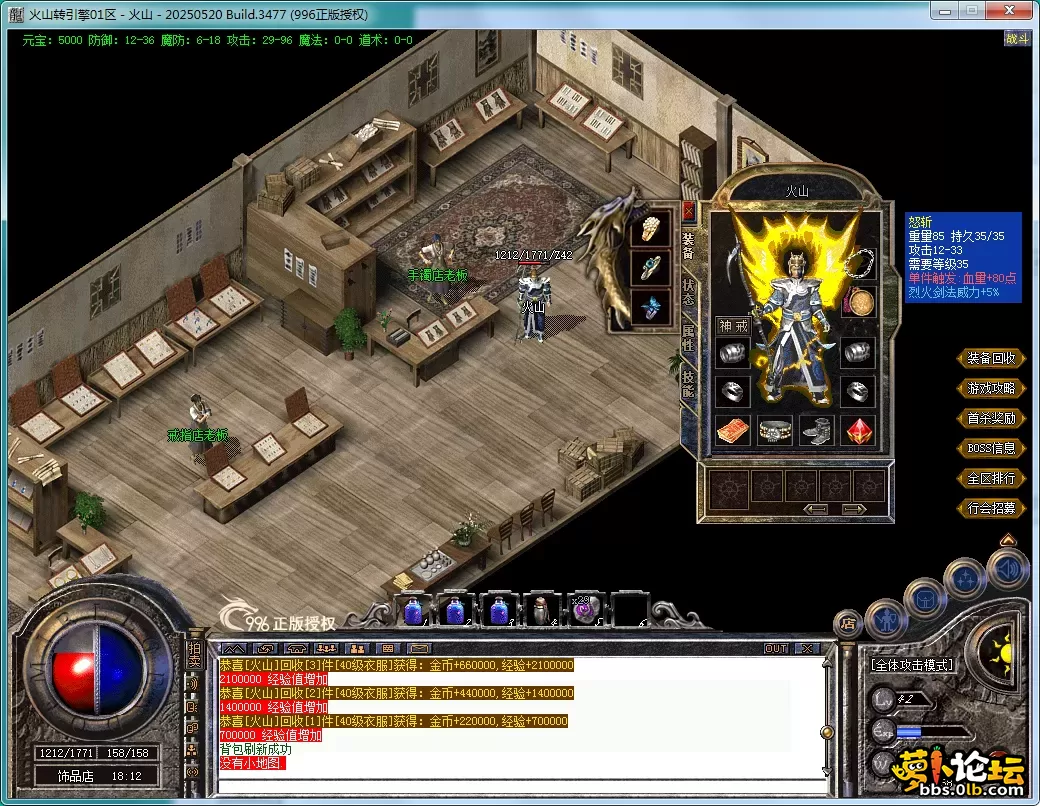Viewport: 1040px width, 806px height.
Task: Select the boots equipment slot
Action: click(x=817, y=431)
